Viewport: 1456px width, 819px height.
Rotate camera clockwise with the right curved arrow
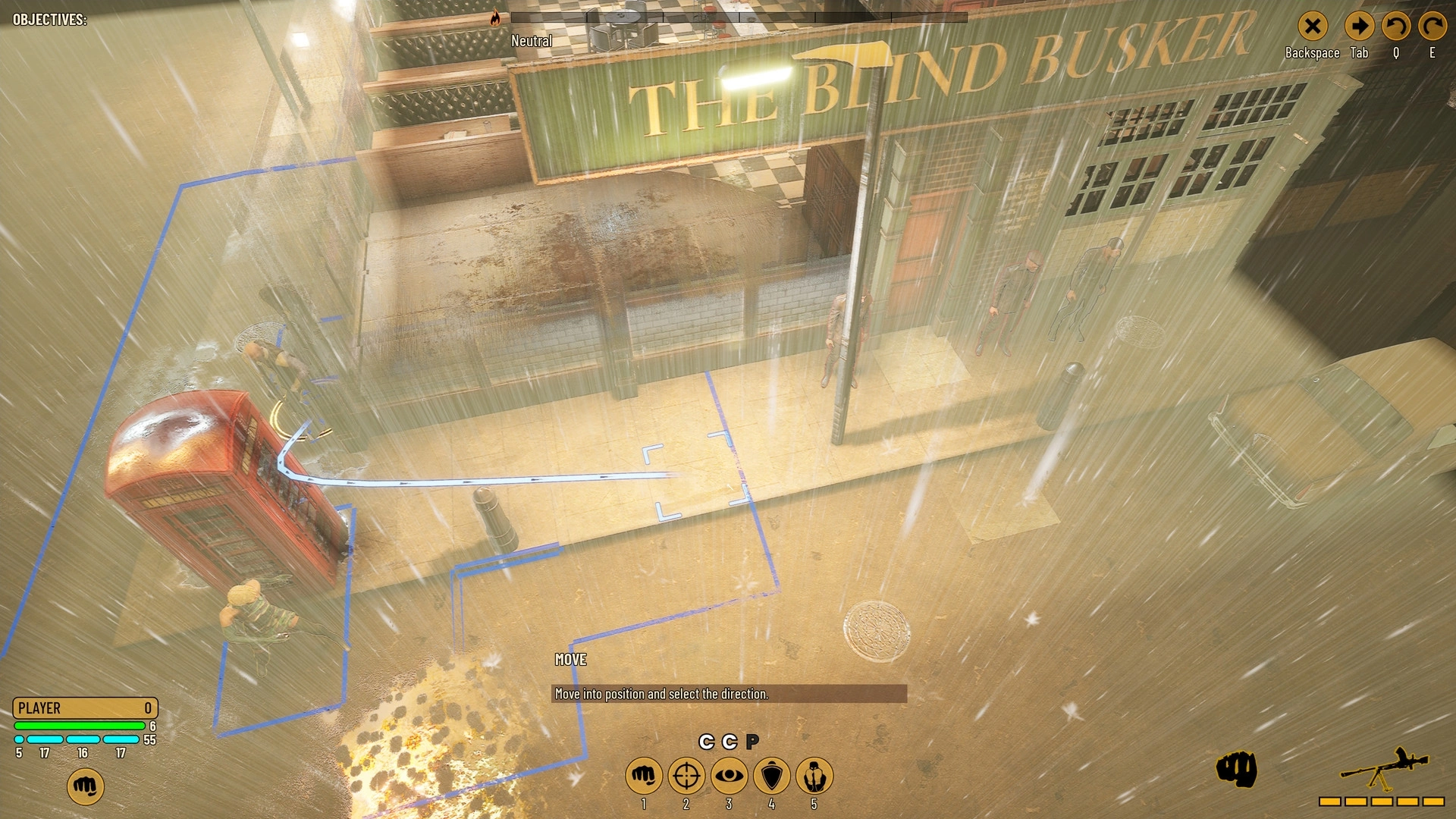1432,27
